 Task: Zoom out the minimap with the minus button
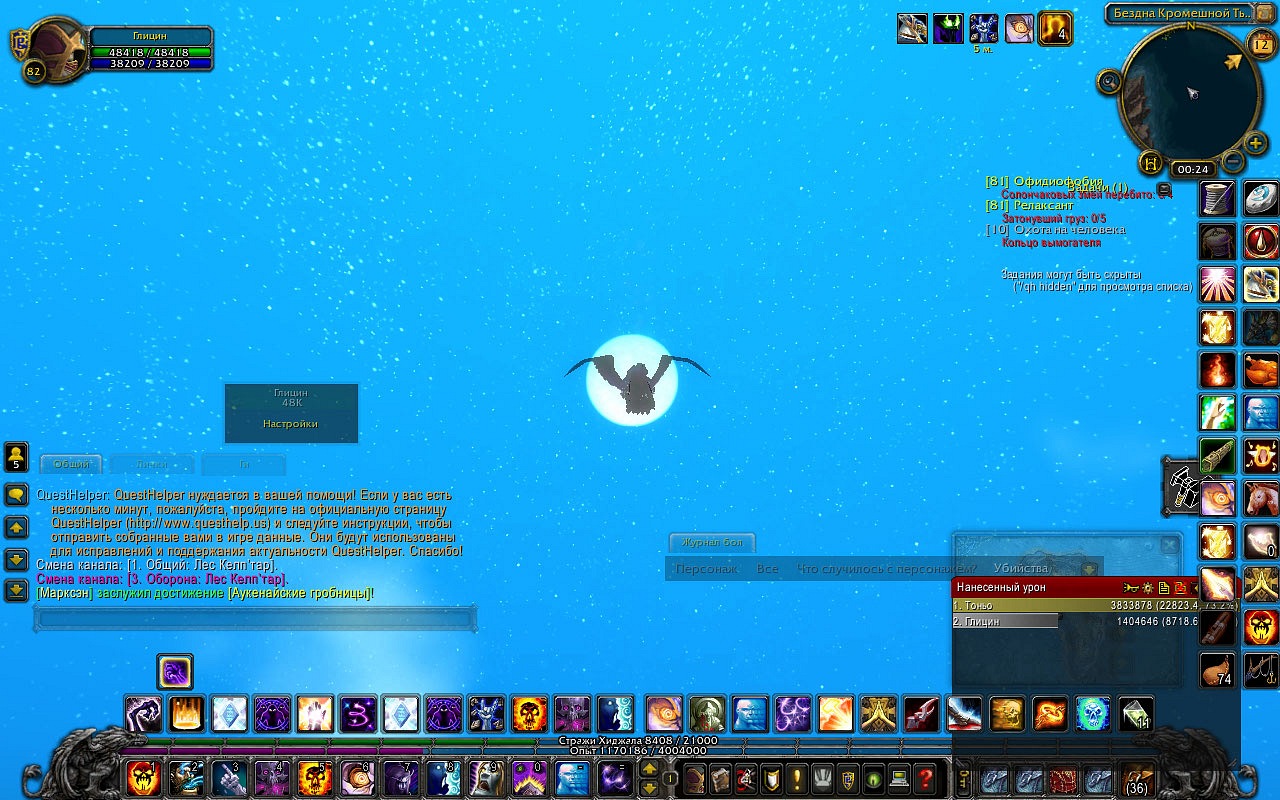[x=1233, y=160]
